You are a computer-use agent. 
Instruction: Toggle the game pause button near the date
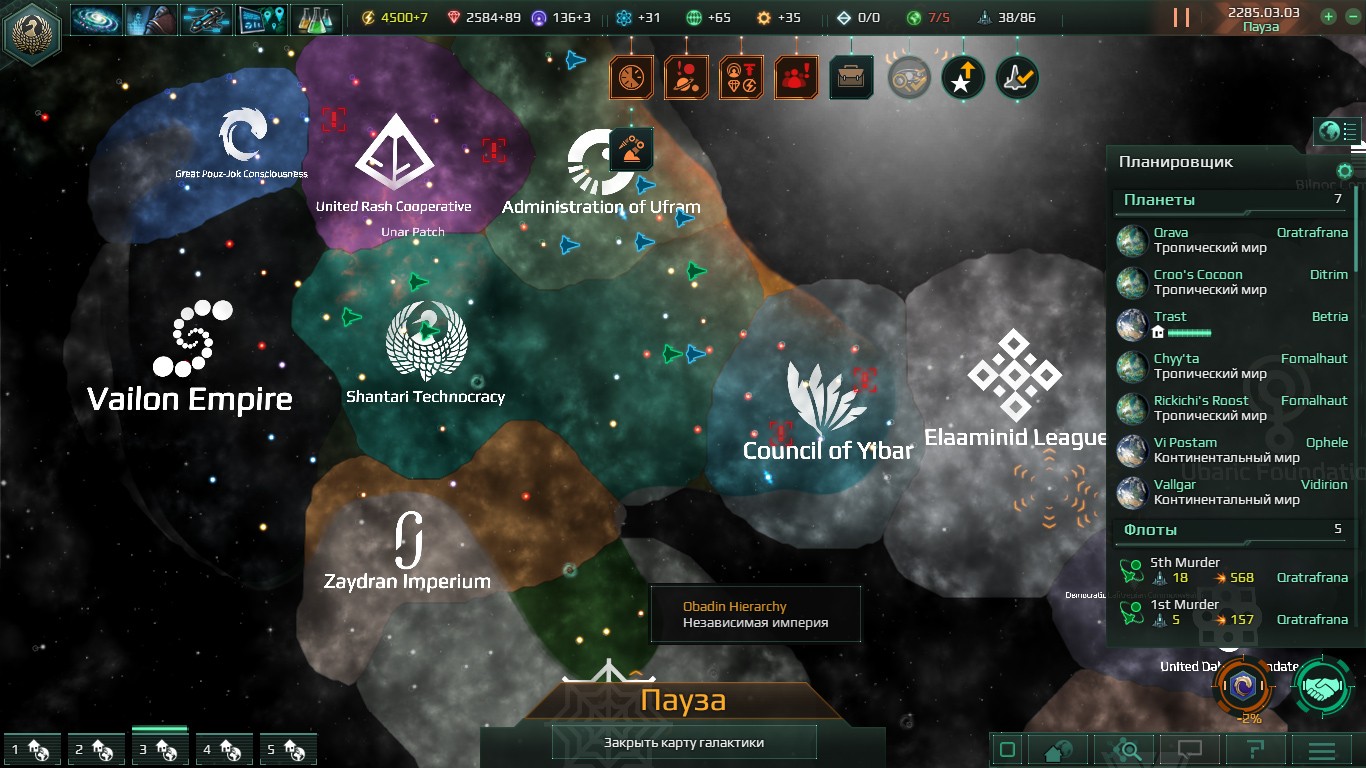tap(1181, 18)
